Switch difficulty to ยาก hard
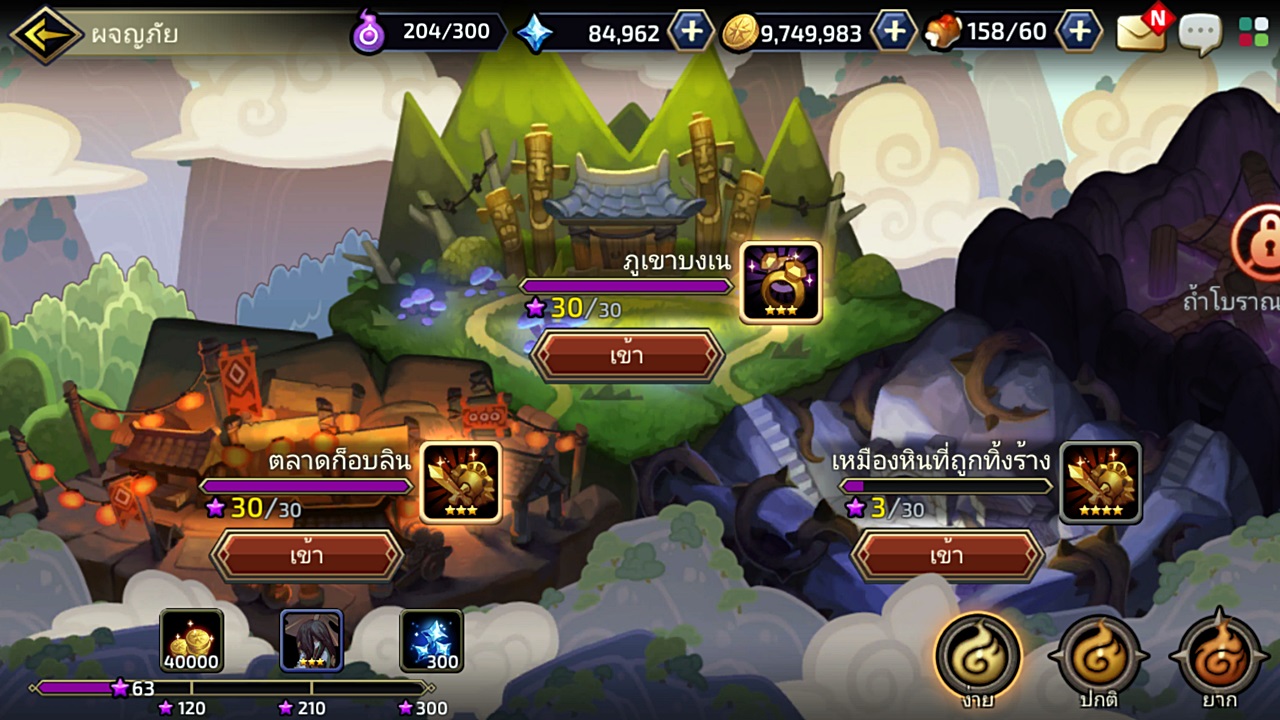The image size is (1280, 720). [1216, 655]
